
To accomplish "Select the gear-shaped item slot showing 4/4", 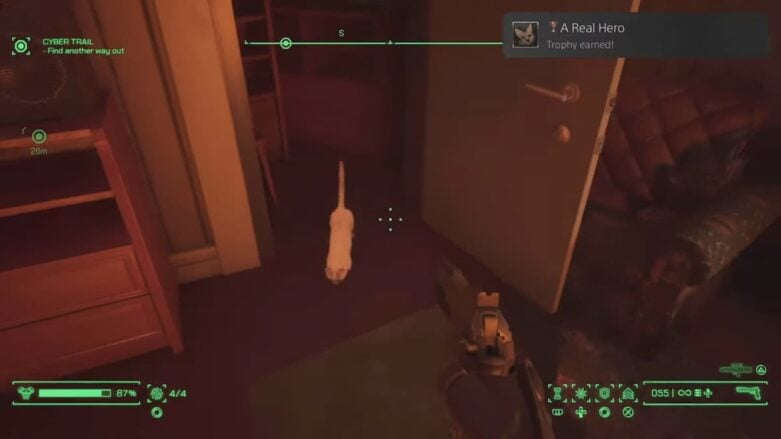I will point(157,393).
